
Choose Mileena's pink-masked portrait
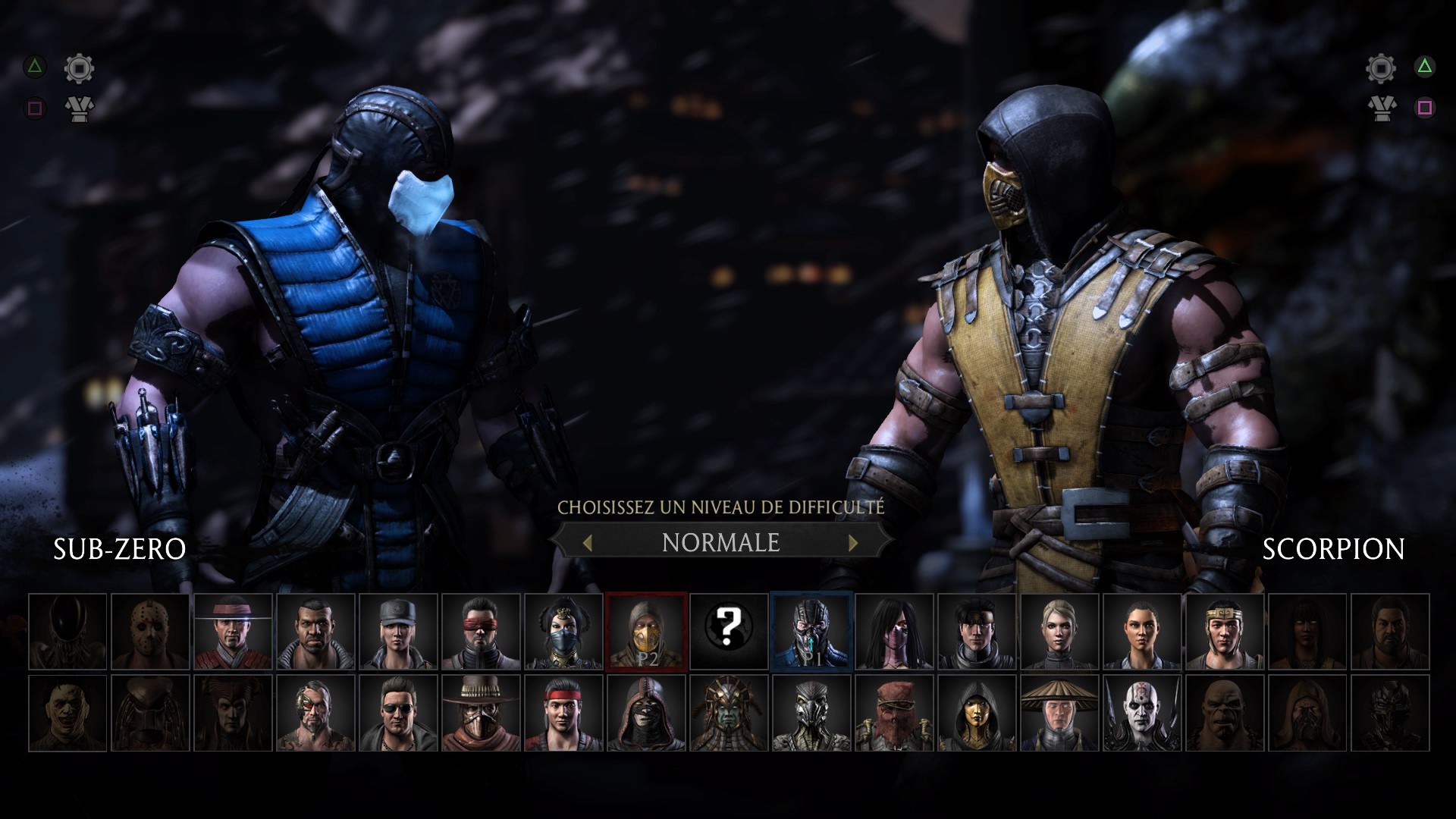(894, 632)
